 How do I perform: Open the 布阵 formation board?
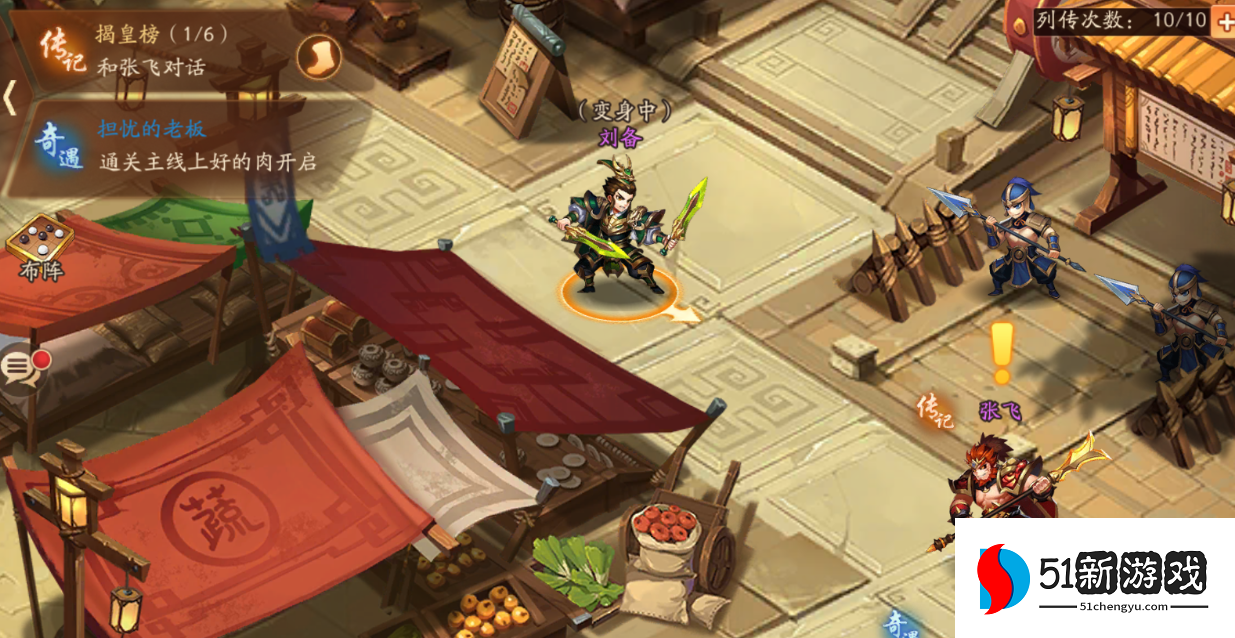coord(40,246)
